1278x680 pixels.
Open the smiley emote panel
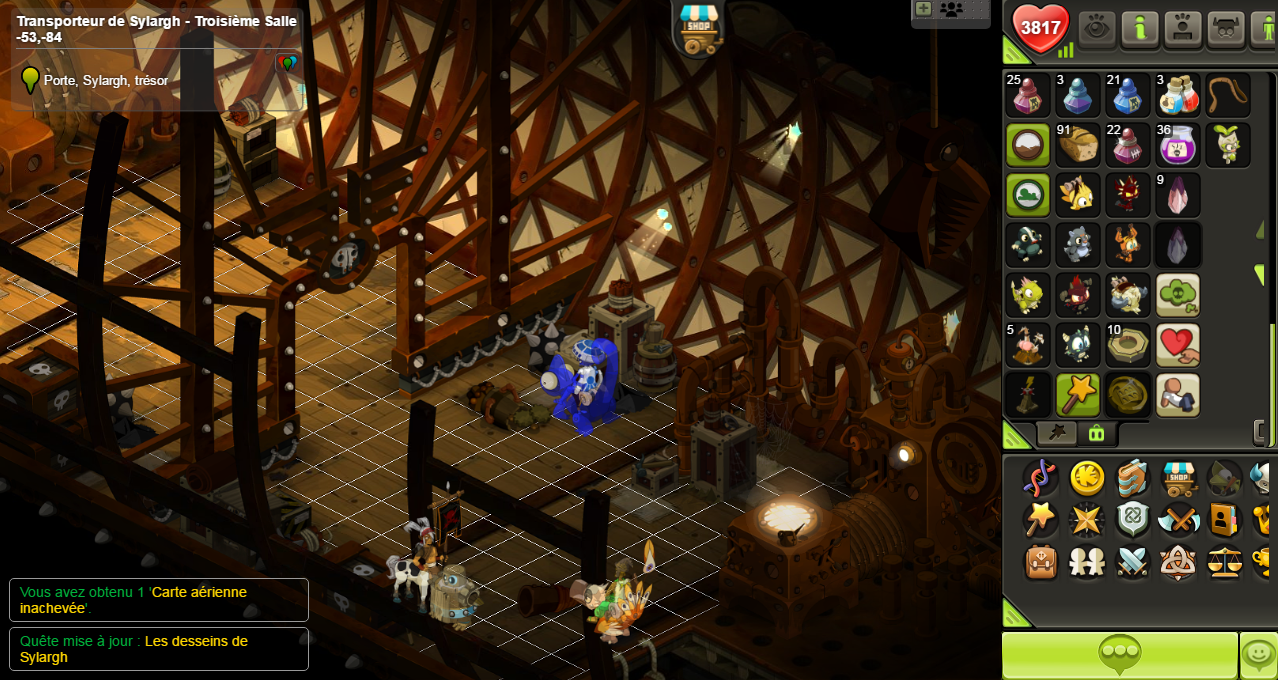tap(1258, 655)
